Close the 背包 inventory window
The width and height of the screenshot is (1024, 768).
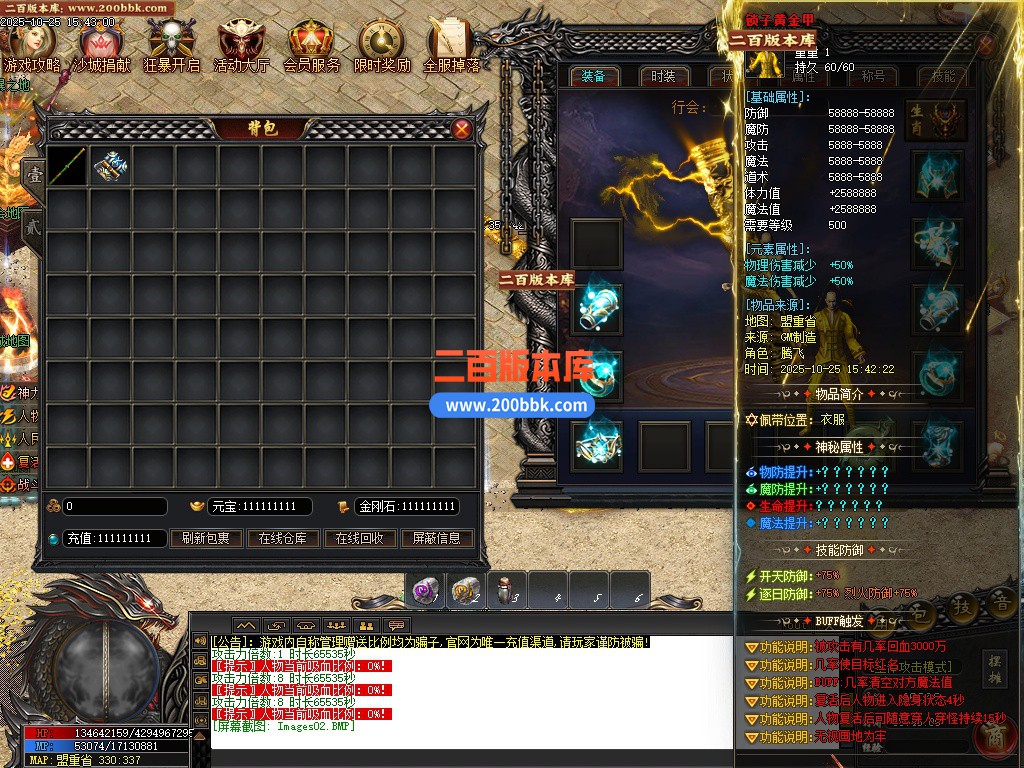(x=462, y=129)
